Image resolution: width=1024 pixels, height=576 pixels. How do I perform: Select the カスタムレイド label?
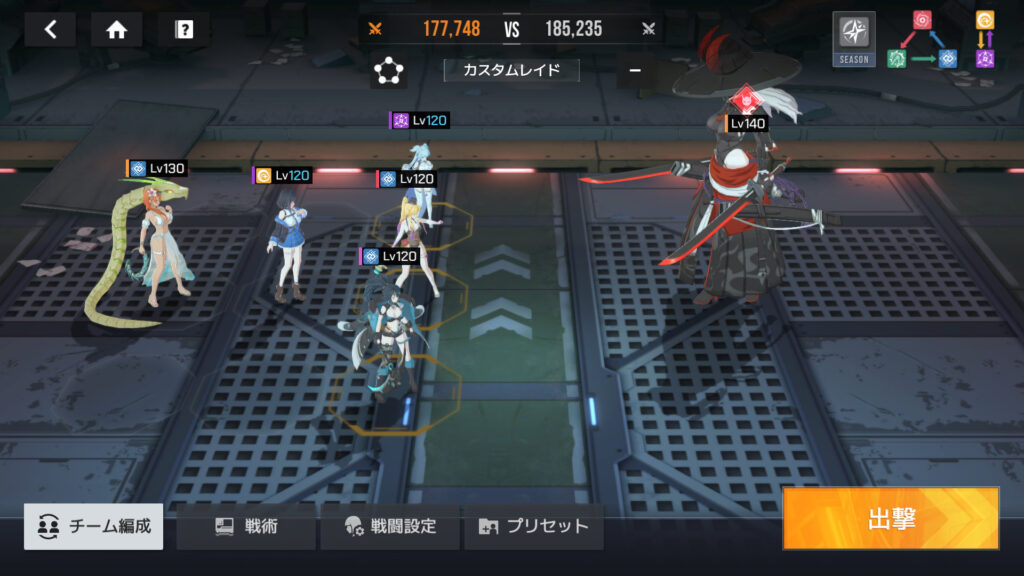(x=511, y=70)
